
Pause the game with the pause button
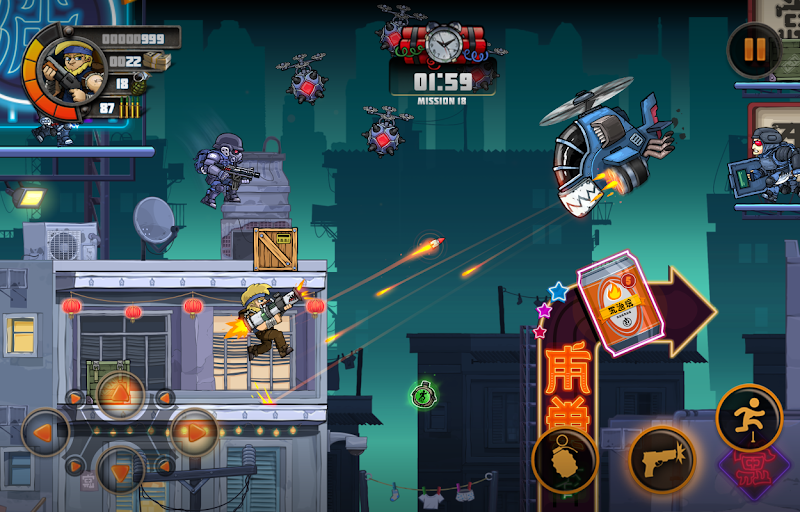point(753,49)
